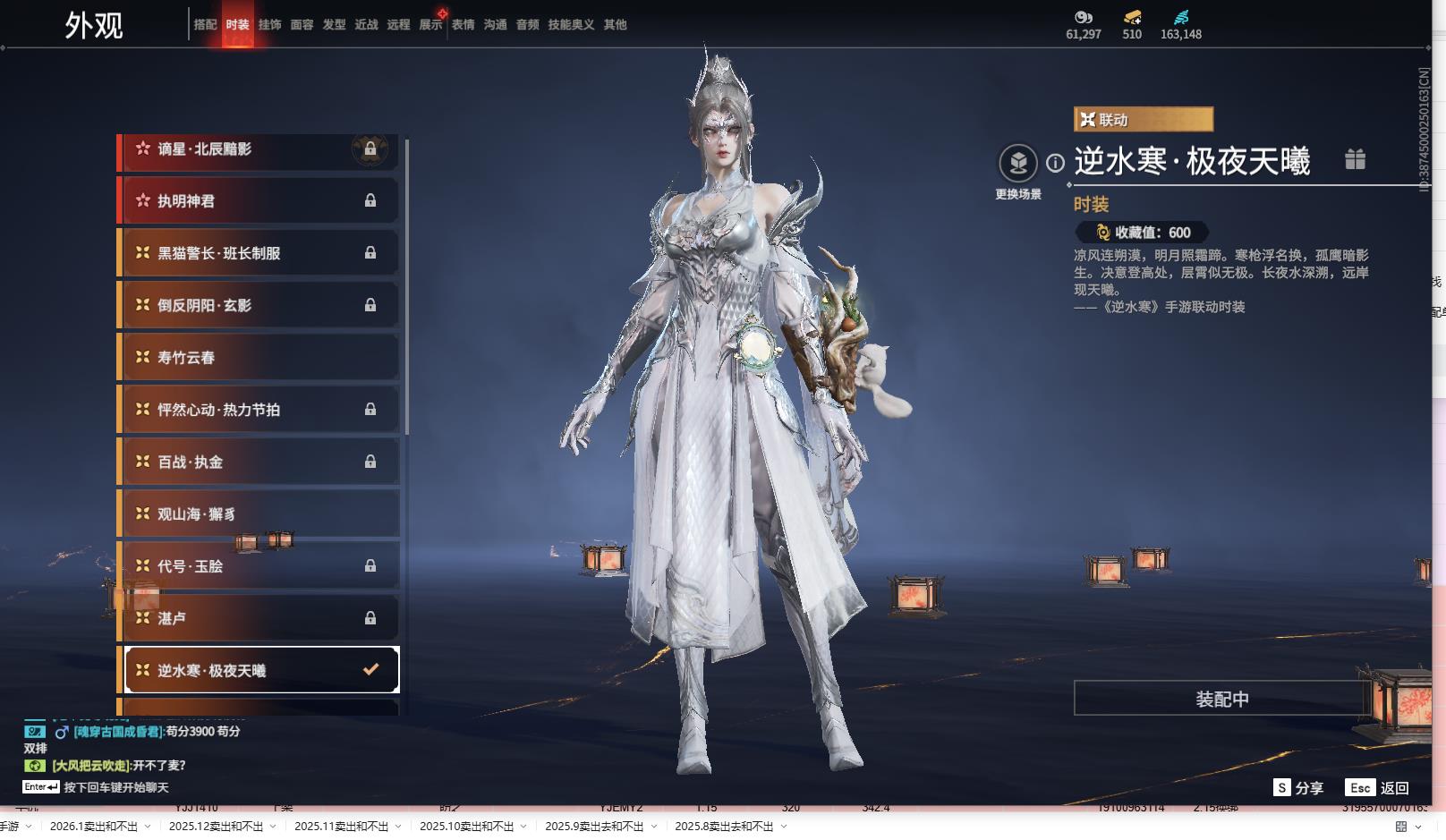The height and width of the screenshot is (840, 1446).
Task: Open the 技能奥义 tab
Action: point(571,25)
